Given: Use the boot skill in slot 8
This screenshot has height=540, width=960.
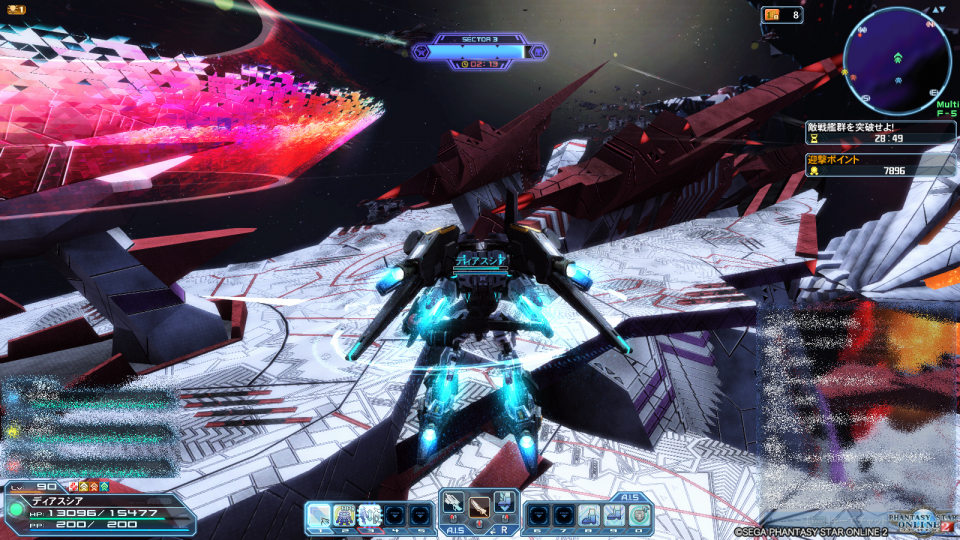Looking at the screenshot, I should pos(588,515).
